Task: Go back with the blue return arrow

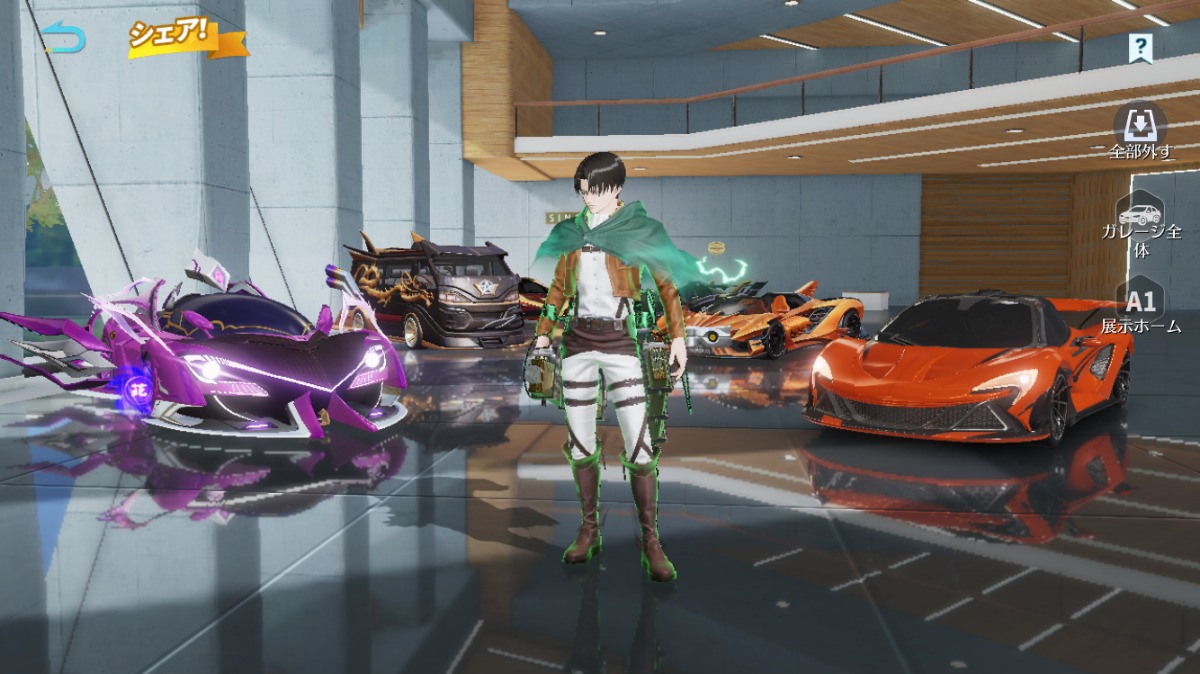Action: pyautogui.click(x=65, y=38)
